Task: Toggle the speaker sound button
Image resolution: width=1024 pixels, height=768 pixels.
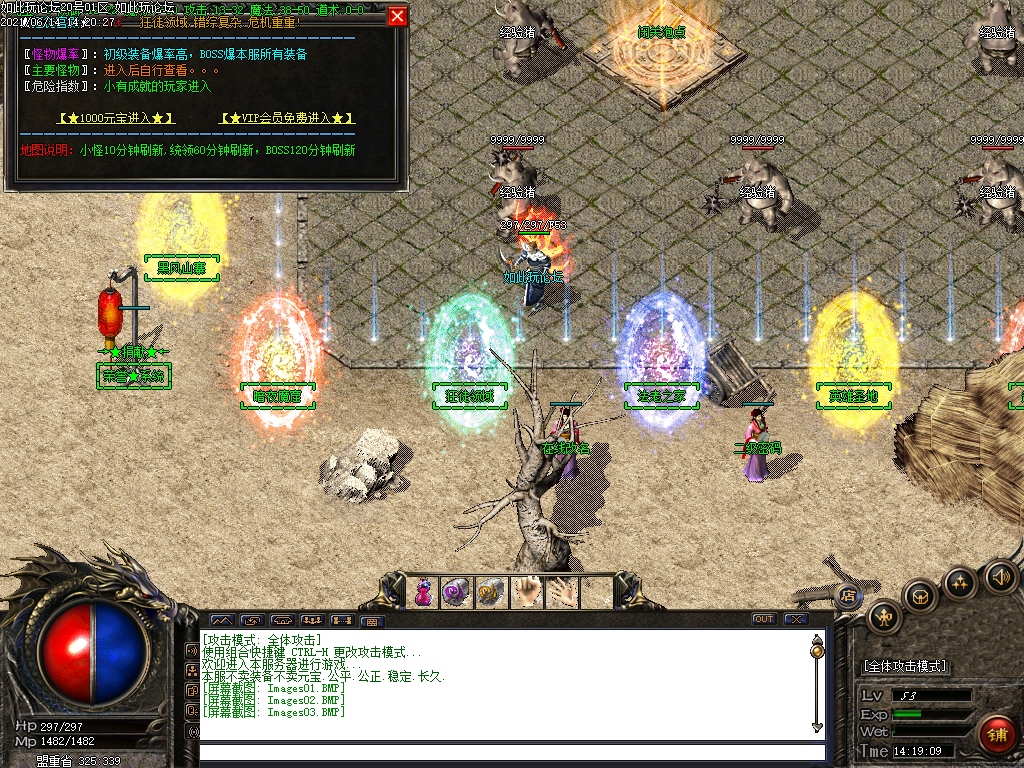Action: pyautogui.click(x=1001, y=576)
